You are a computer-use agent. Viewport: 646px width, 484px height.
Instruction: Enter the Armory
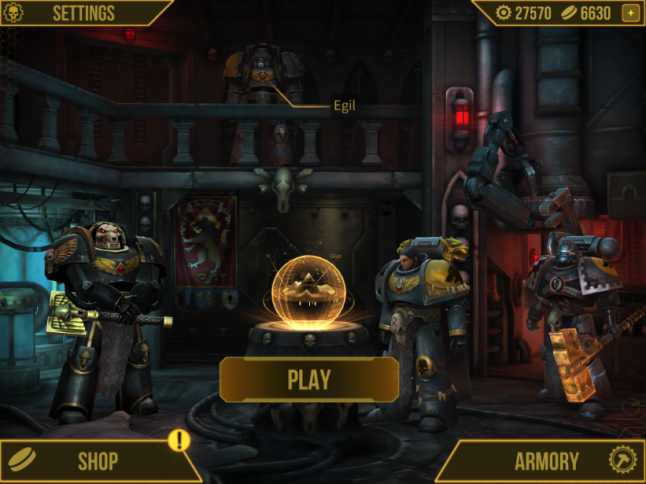547,461
